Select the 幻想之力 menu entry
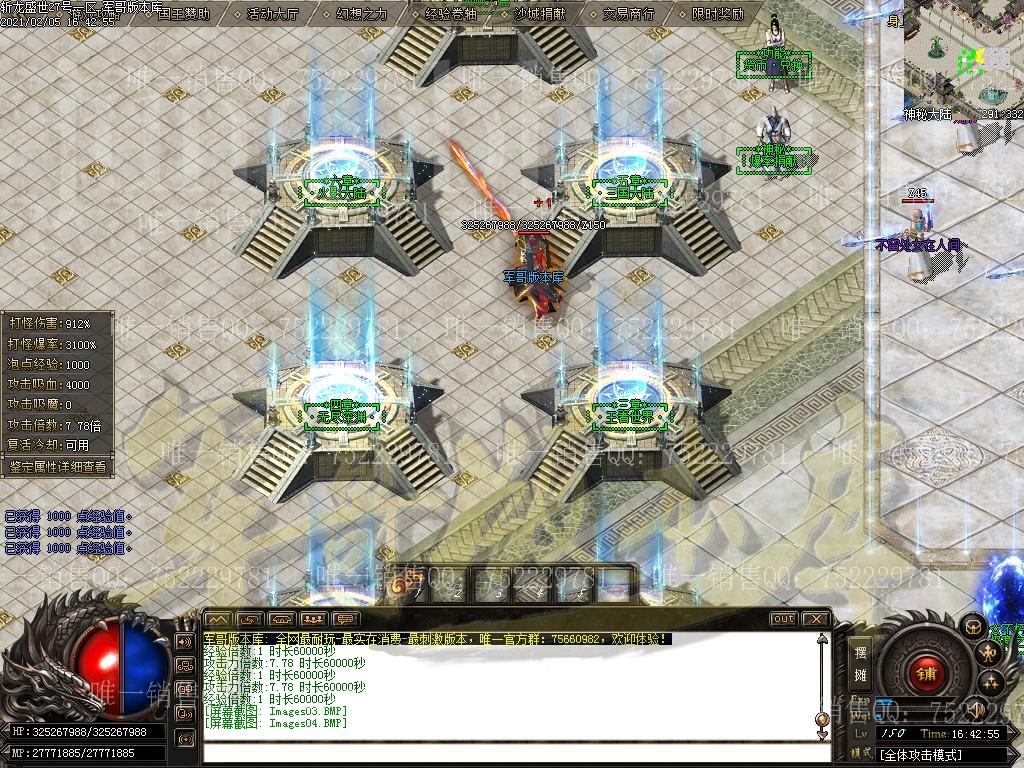The width and height of the screenshot is (1024, 768). click(361, 14)
